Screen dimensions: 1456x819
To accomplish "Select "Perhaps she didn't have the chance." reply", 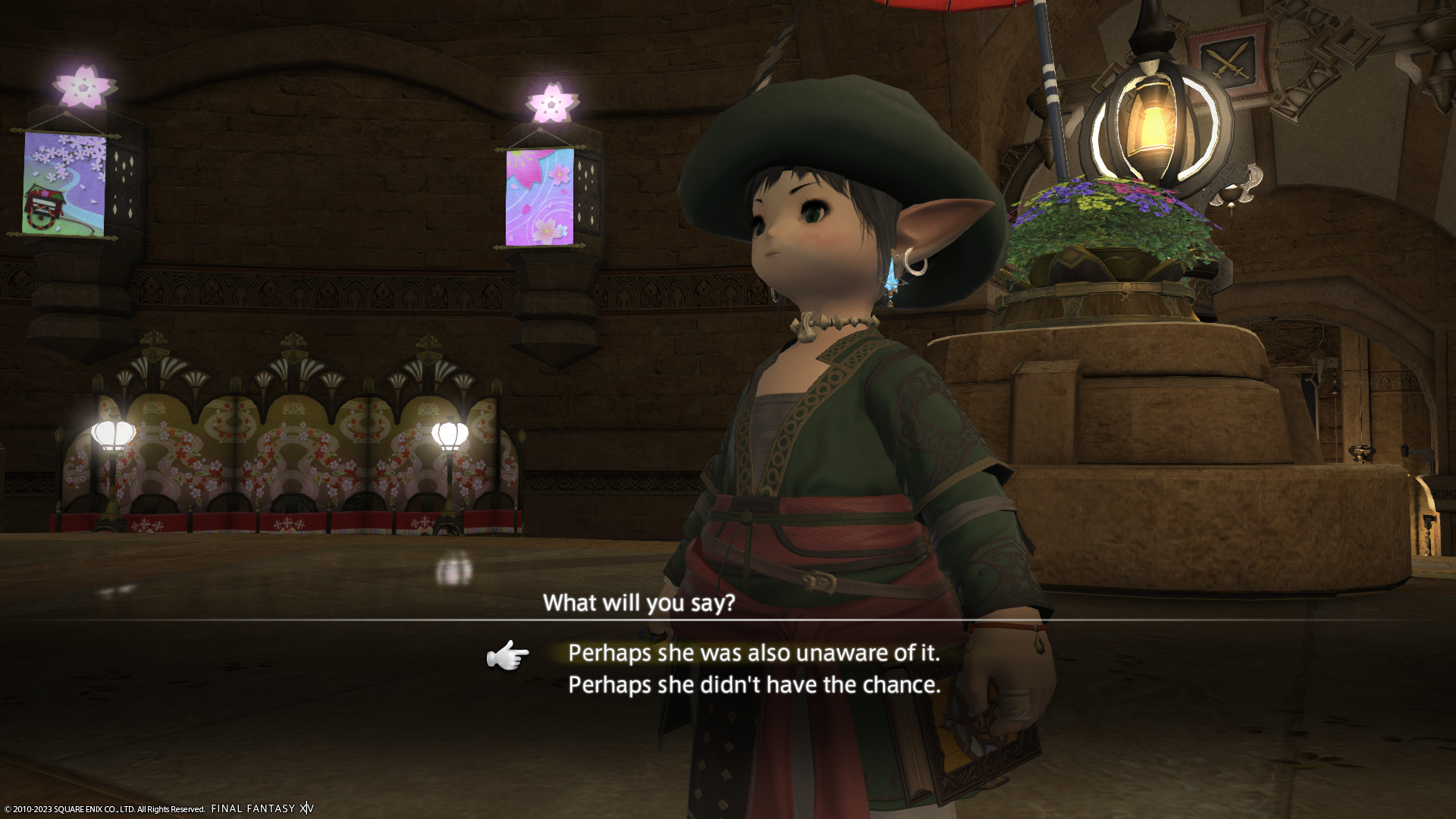I will click(754, 685).
